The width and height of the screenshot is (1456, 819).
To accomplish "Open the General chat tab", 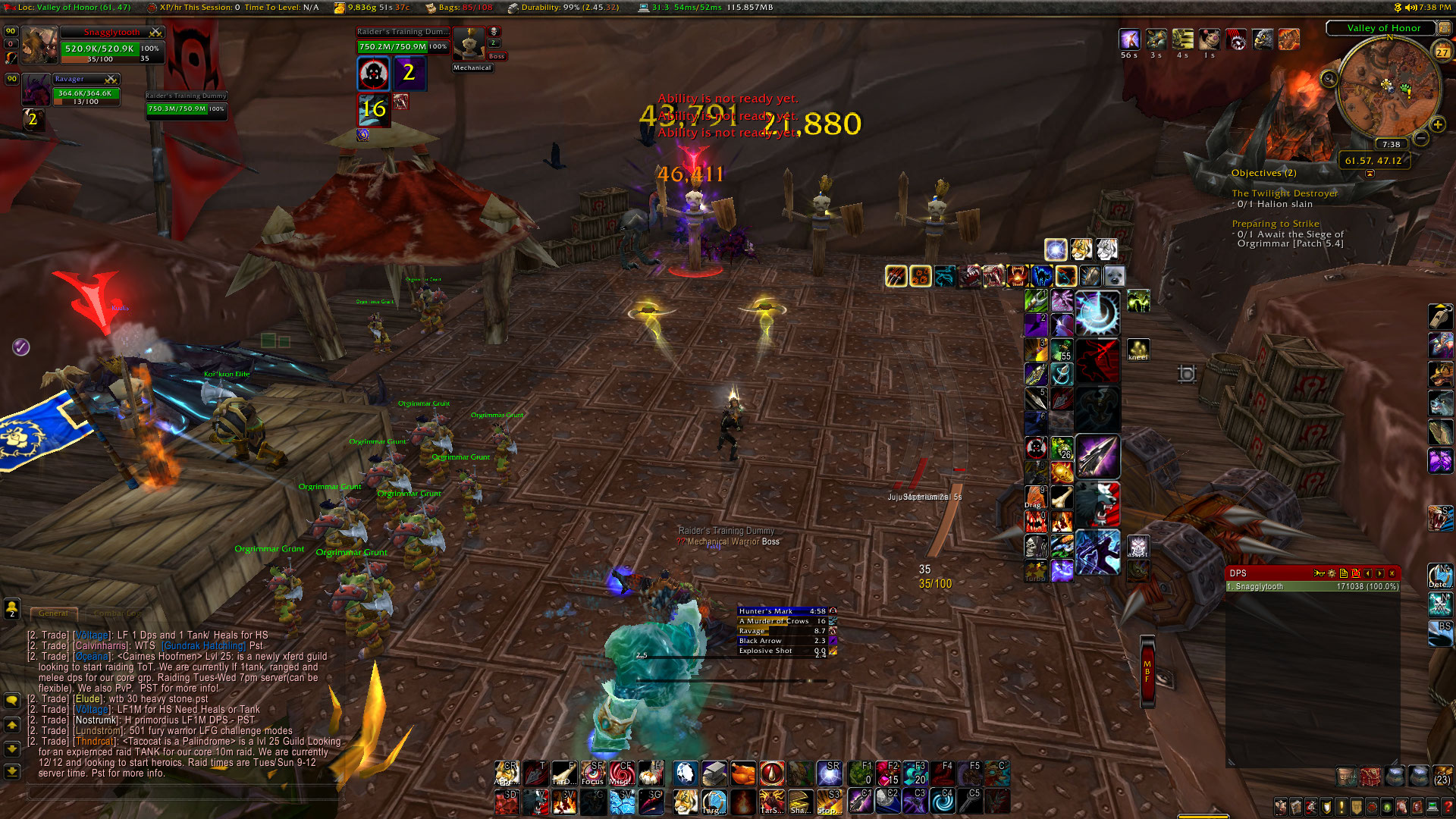I will click(53, 613).
